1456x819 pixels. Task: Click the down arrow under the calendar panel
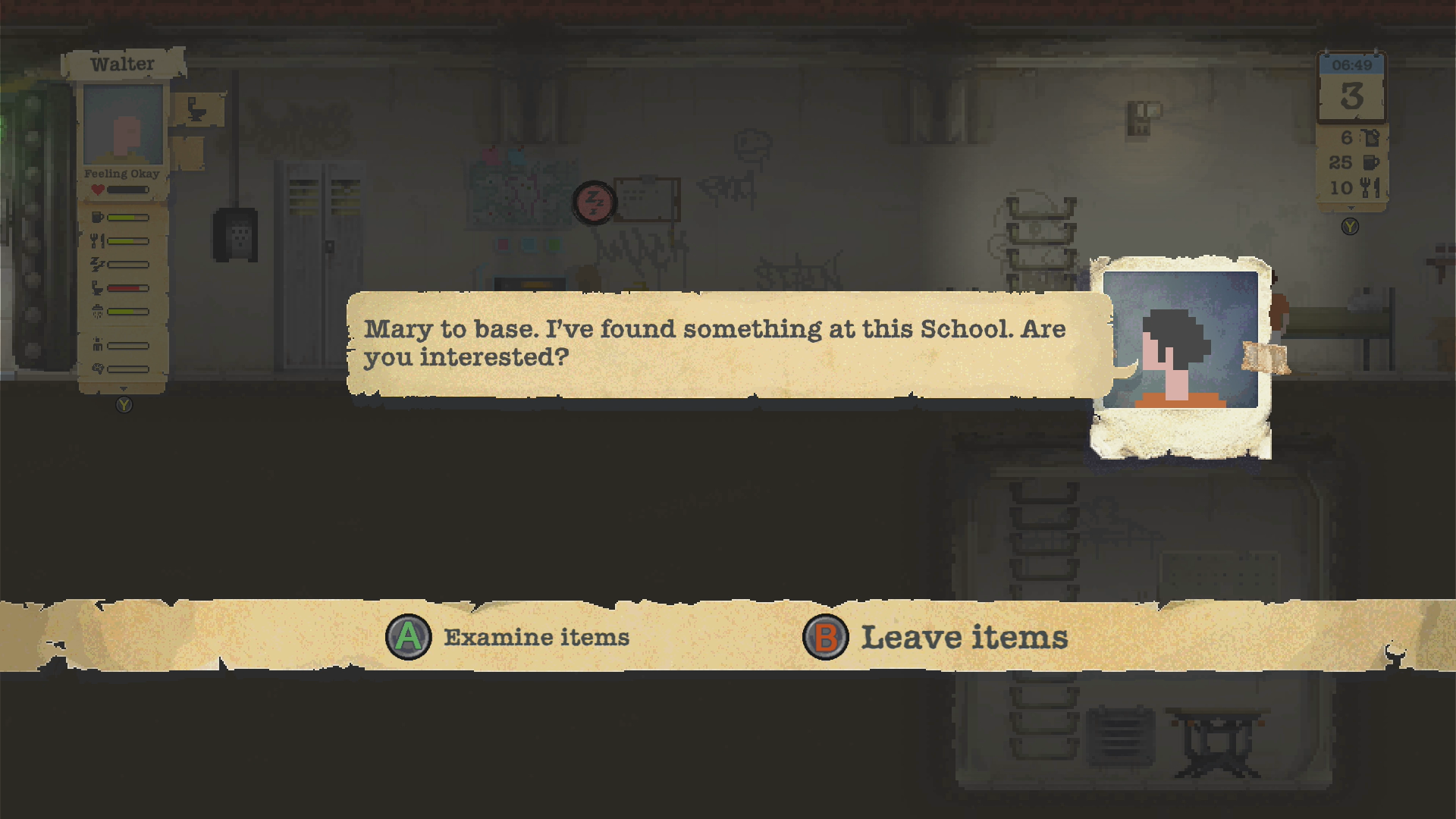pos(1351,207)
